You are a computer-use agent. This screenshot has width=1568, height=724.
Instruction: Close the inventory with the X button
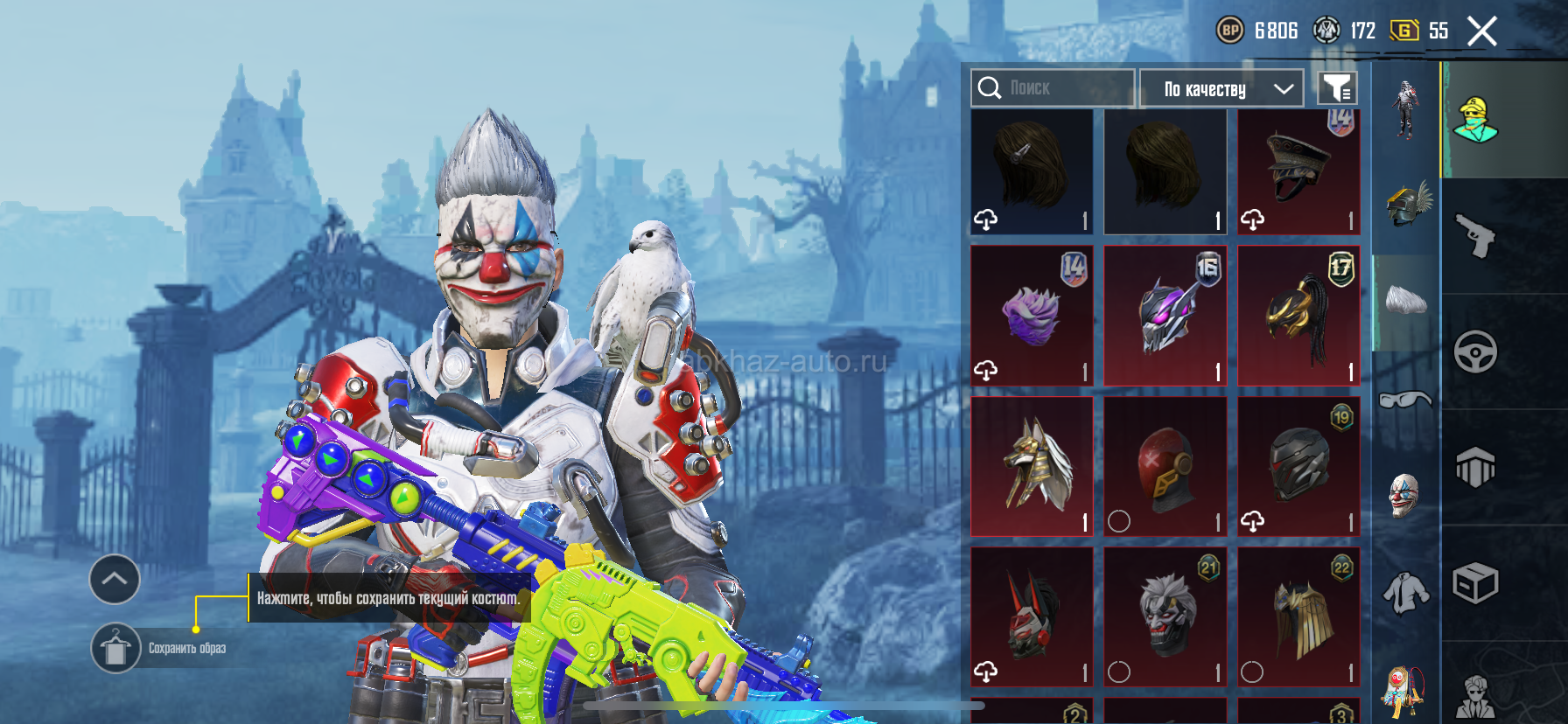[1481, 31]
